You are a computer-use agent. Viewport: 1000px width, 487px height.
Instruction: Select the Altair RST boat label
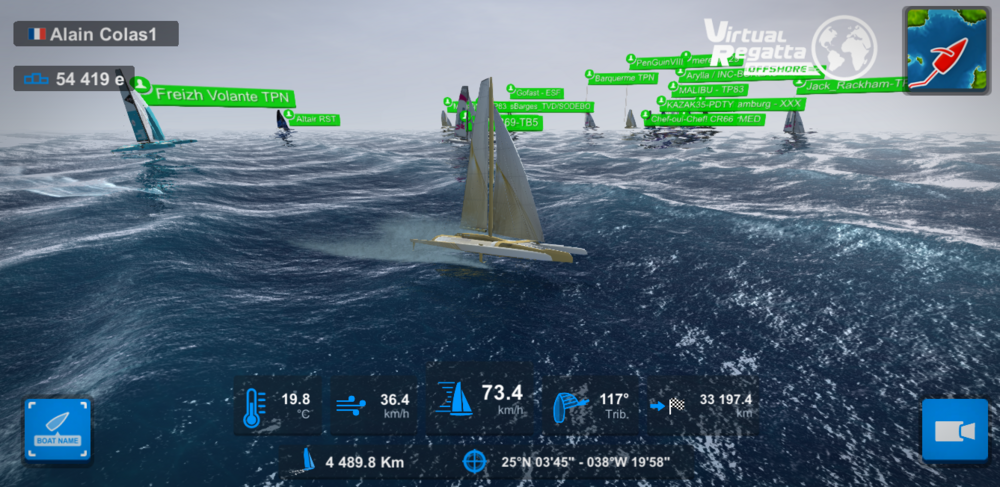(x=316, y=119)
